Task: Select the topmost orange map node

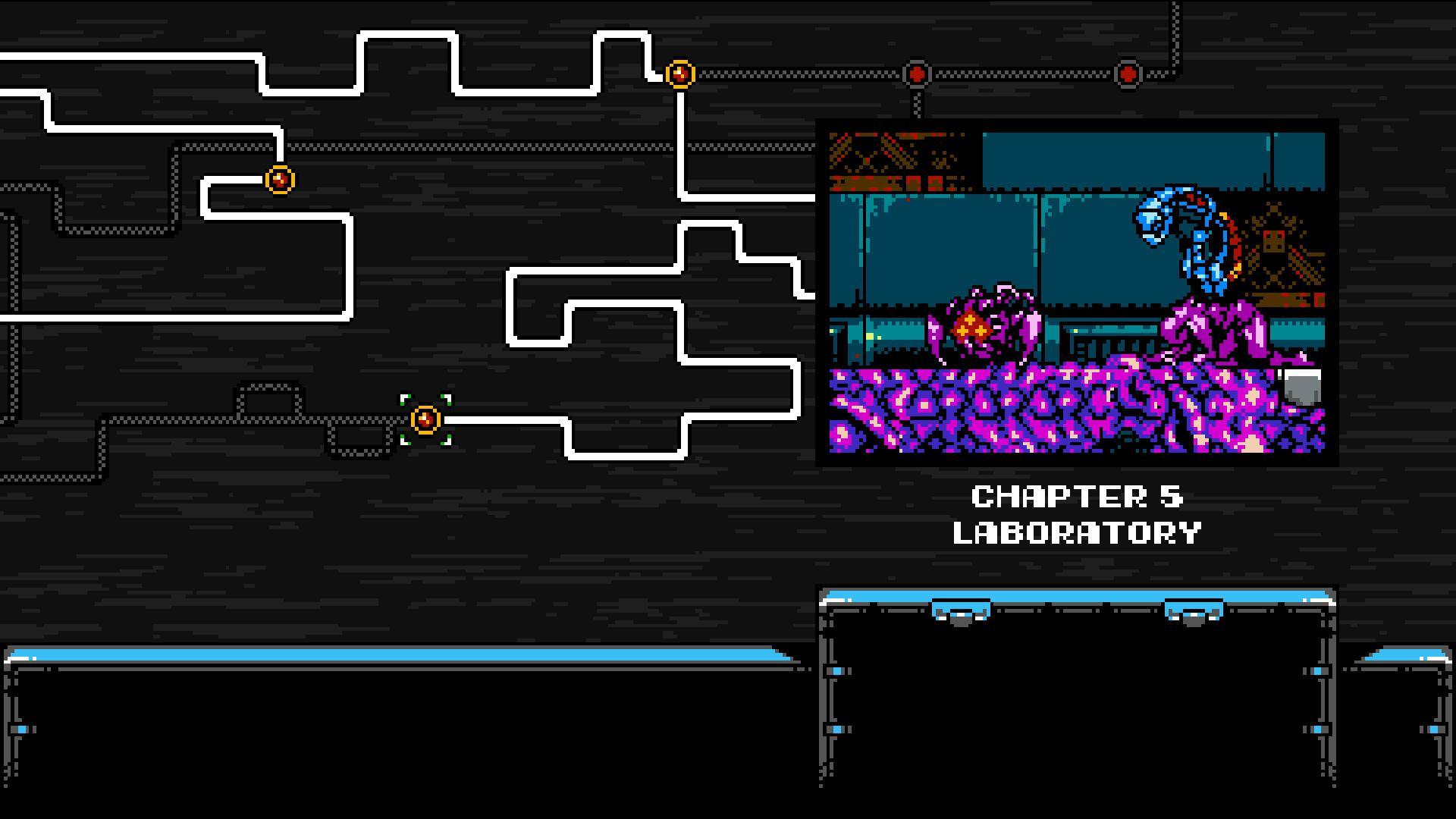Action: point(680,74)
